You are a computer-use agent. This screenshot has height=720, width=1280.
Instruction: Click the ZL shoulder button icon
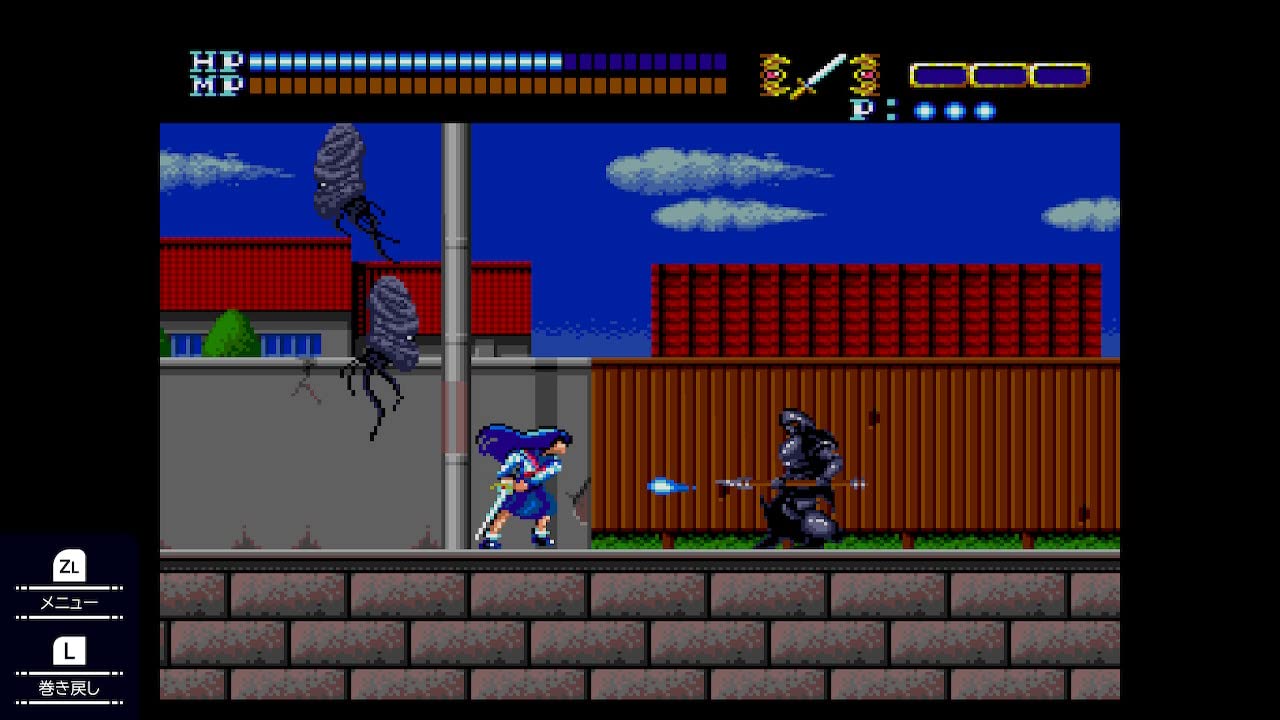(x=68, y=567)
